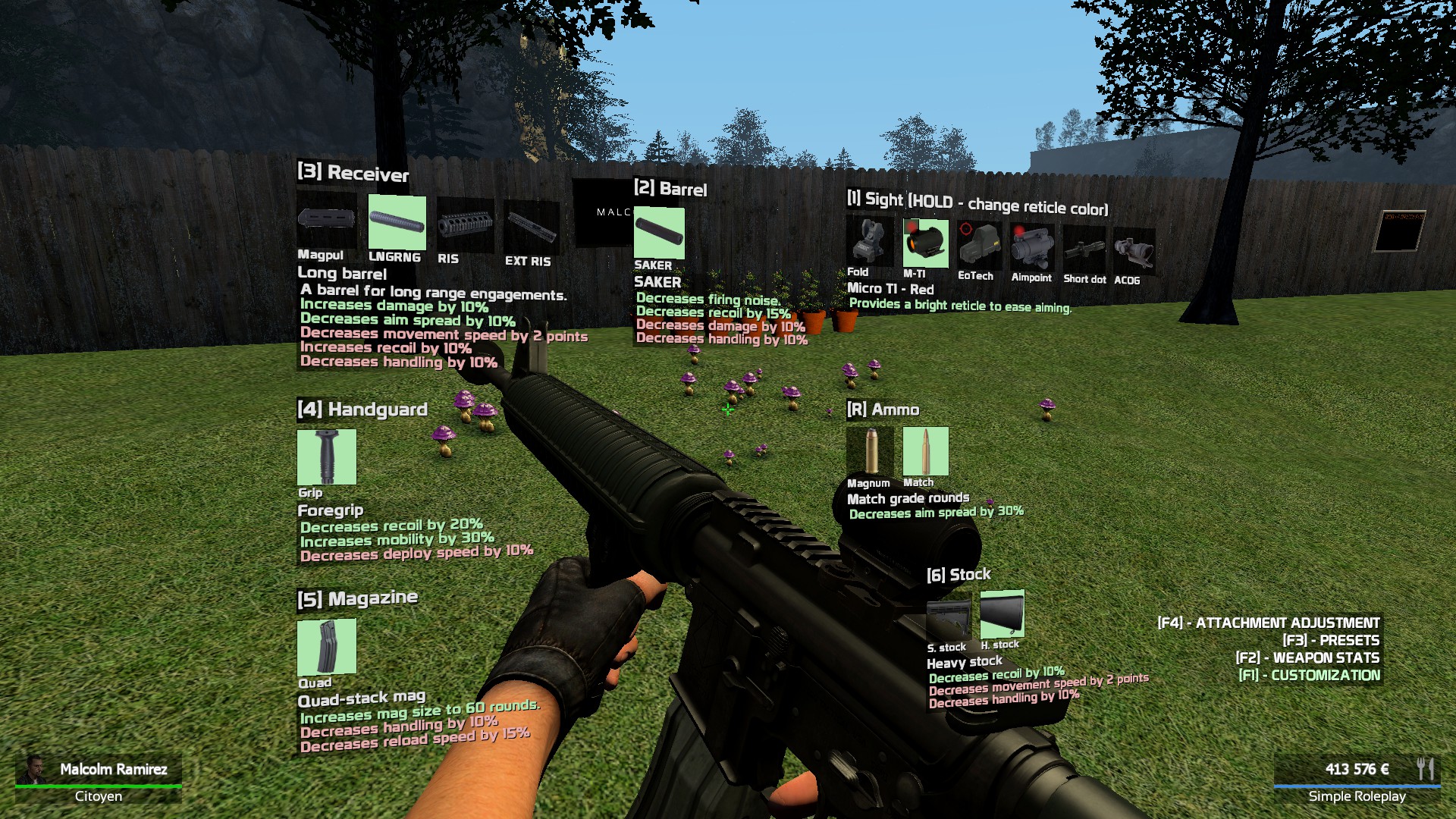Select the EXT RIS receiver

[531, 227]
